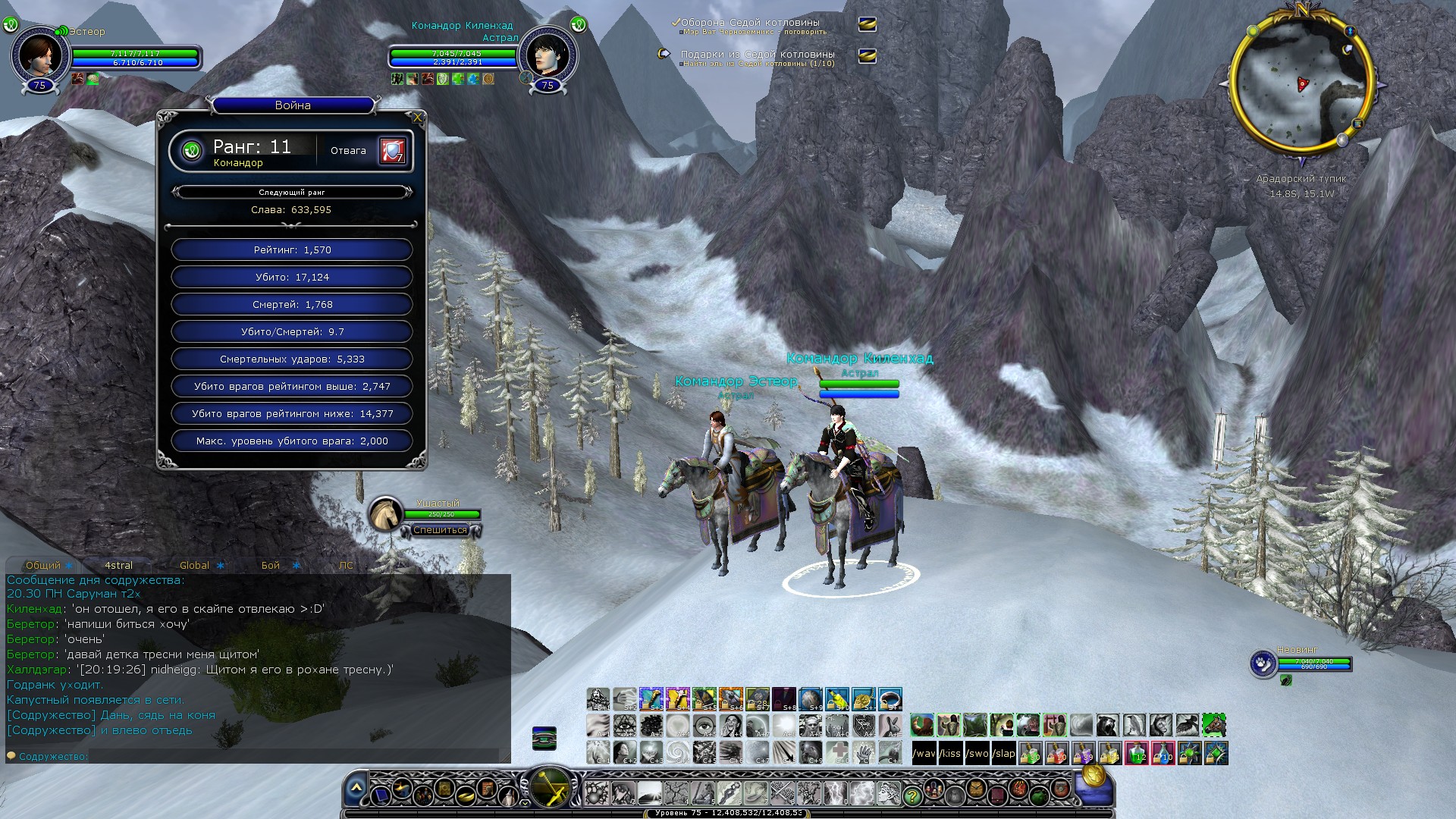Open the ЛС chat tab
The width and height of the screenshot is (1456, 819).
[x=346, y=566]
